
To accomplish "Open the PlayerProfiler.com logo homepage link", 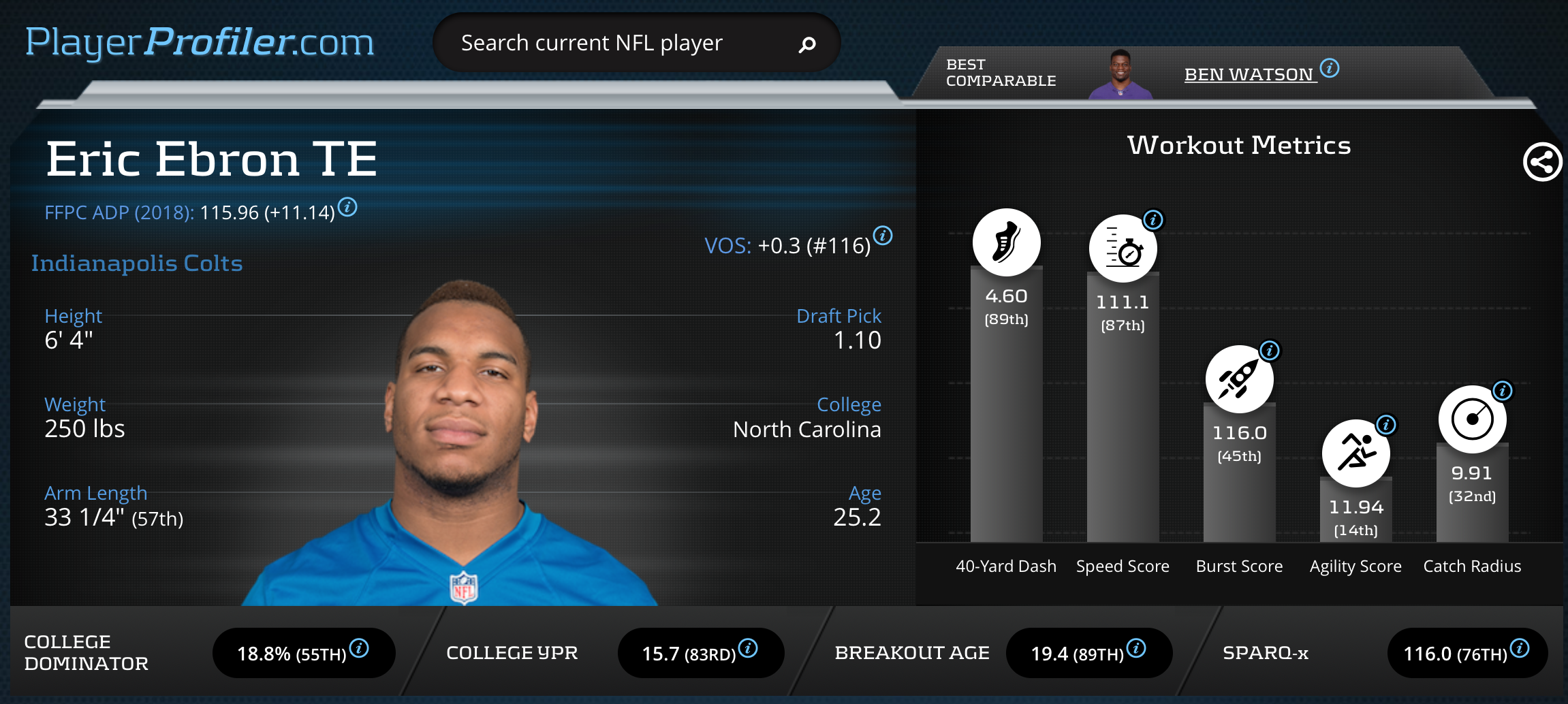I will pyautogui.click(x=200, y=42).
